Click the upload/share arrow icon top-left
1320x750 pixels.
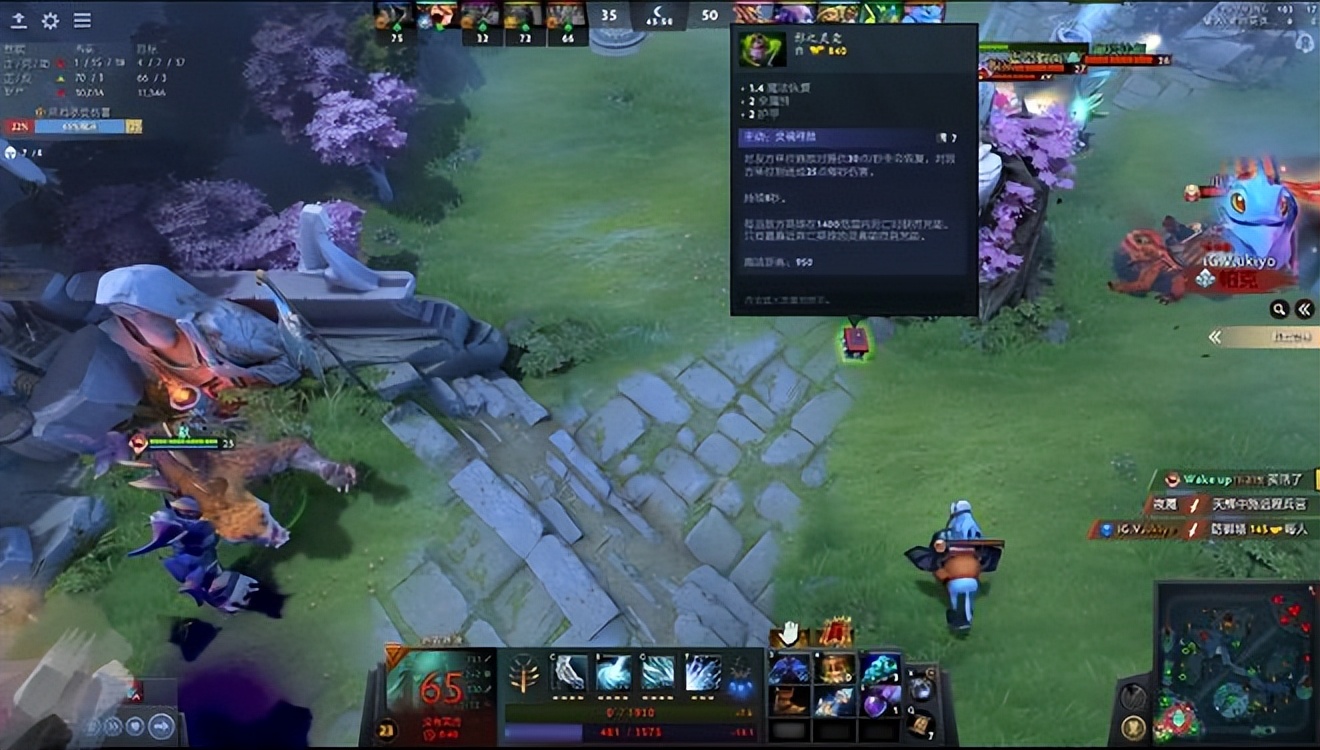click(x=17, y=21)
